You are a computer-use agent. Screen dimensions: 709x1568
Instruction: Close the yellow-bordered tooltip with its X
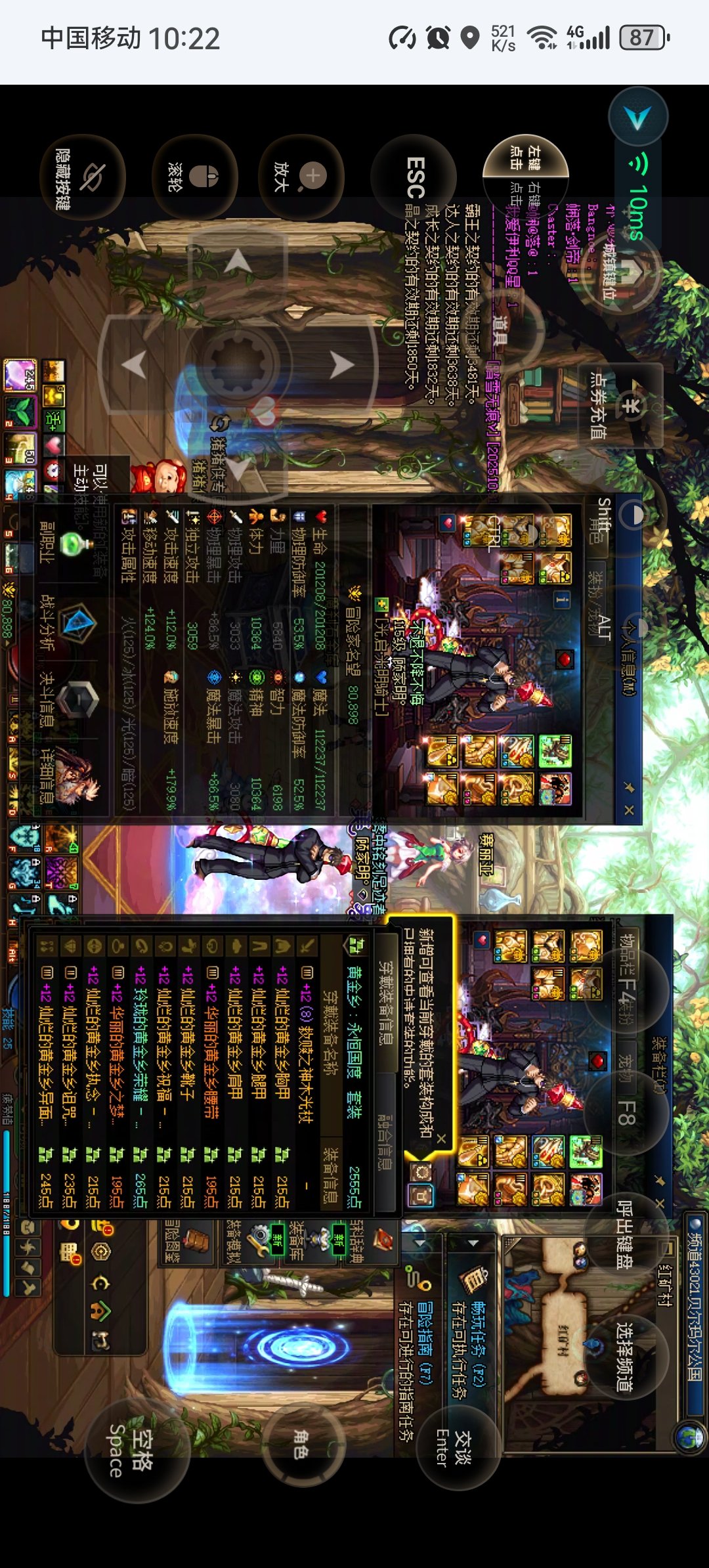click(441, 1138)
